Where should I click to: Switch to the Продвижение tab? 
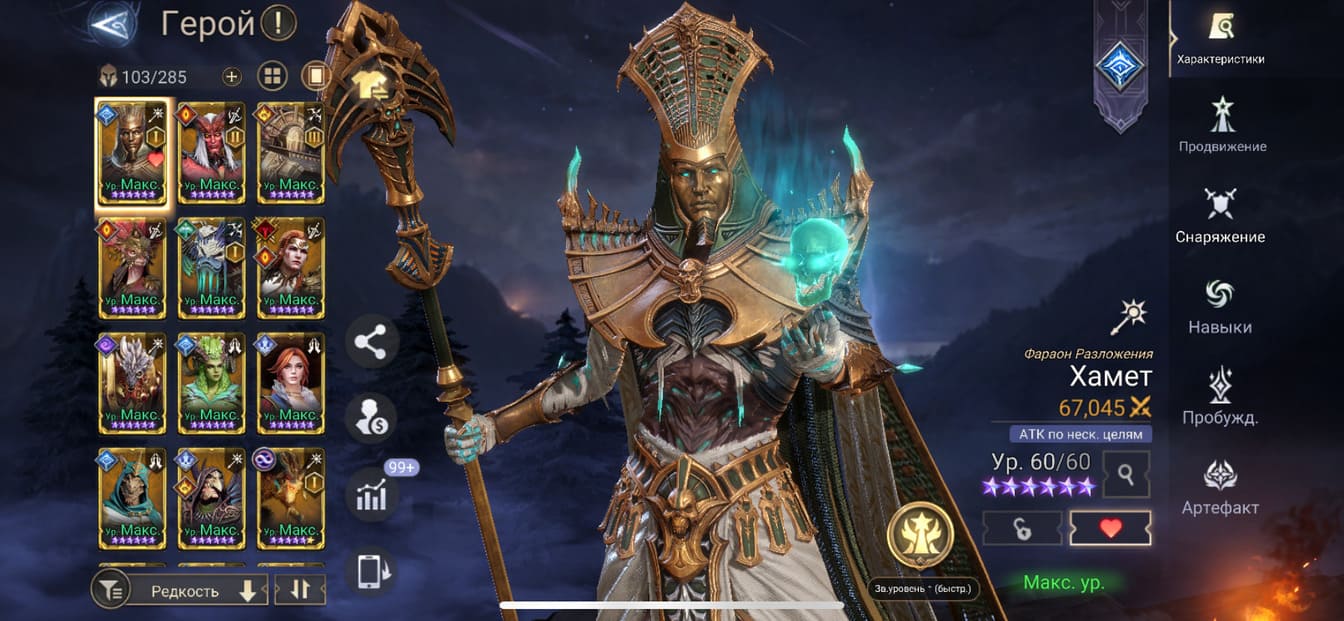click(x=1222, y=125)
